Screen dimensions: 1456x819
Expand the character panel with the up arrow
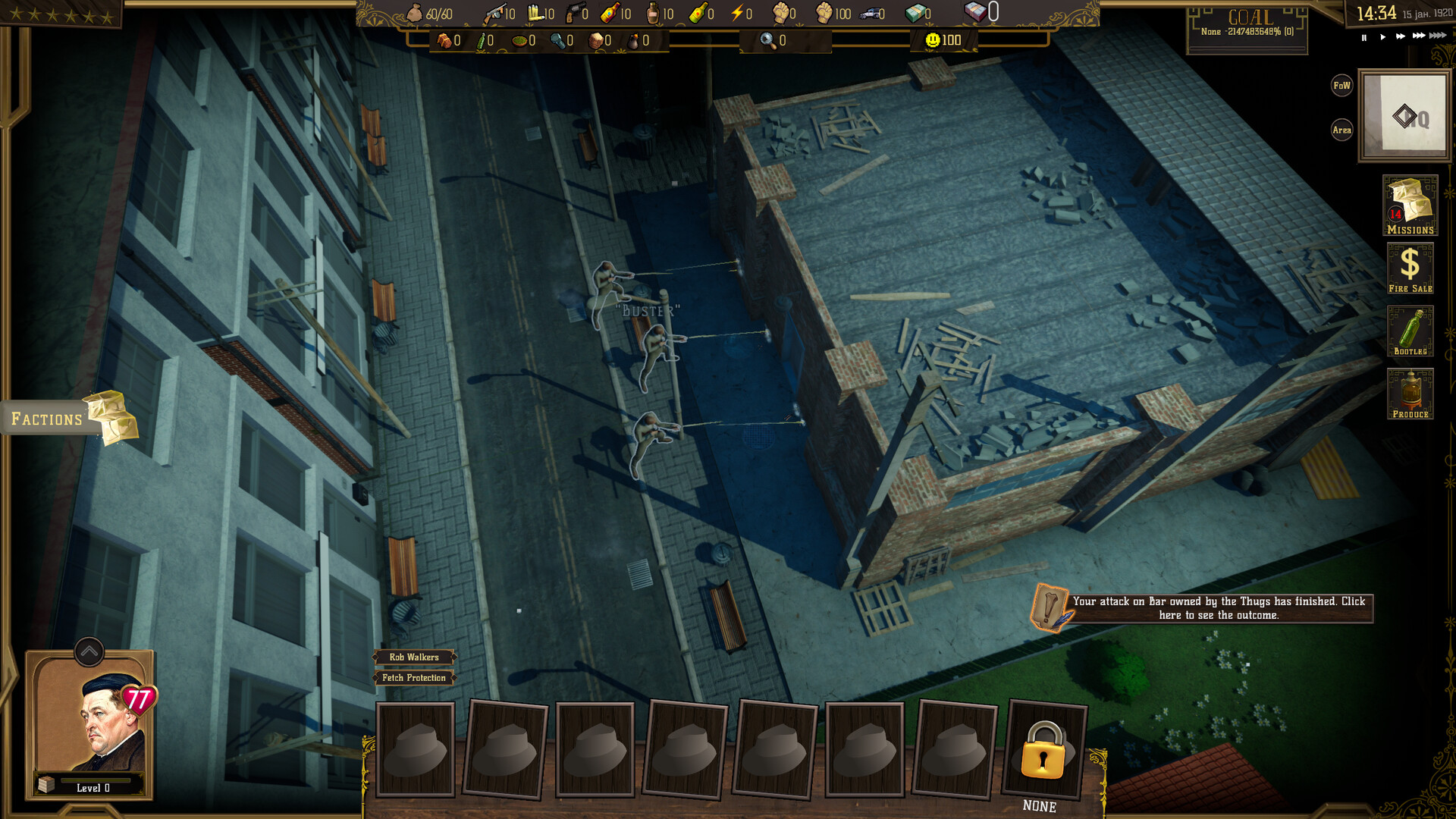tap(89, 651)
